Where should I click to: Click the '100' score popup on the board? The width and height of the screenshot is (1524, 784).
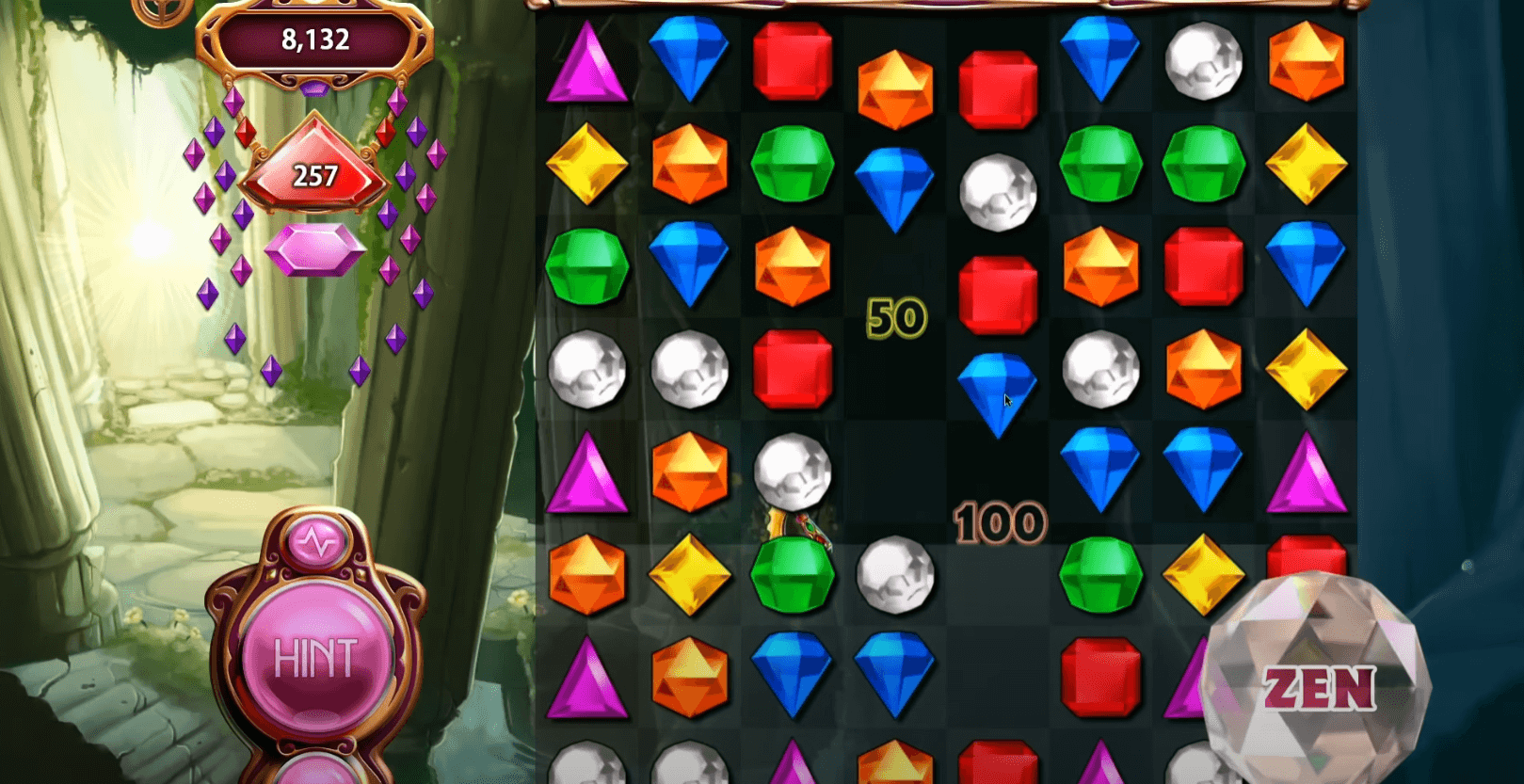1000,524
